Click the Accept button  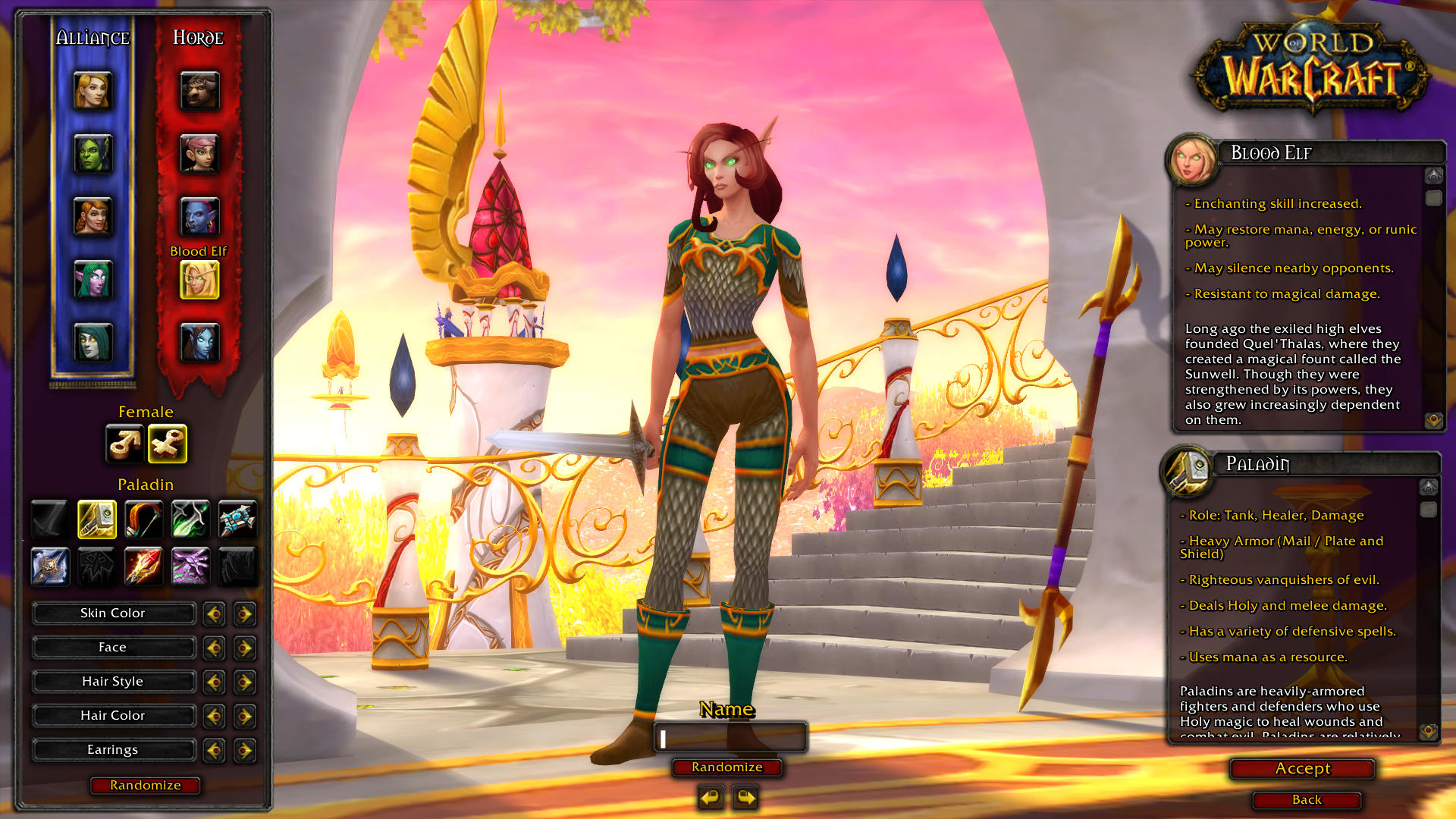pos(1301,768)
